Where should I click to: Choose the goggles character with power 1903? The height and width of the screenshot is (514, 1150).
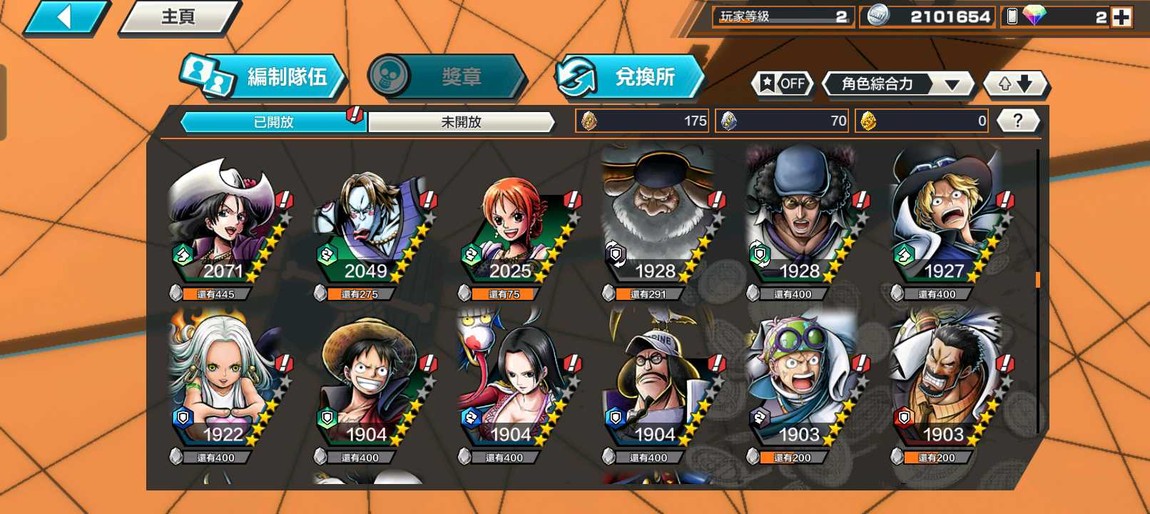802,385
